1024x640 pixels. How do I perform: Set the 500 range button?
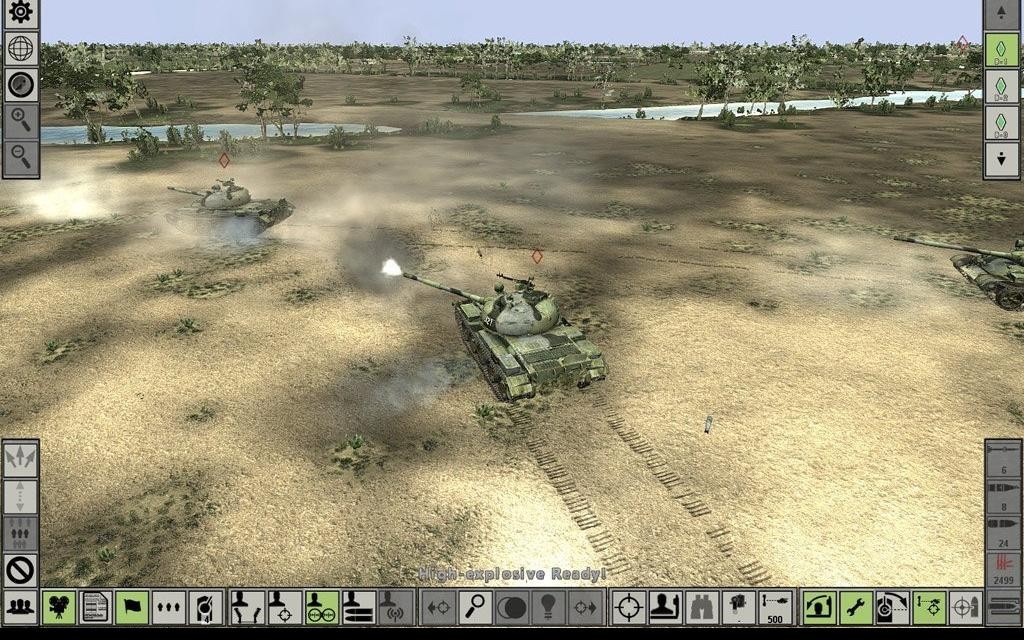pyautogui.click(x=774, y=607)
